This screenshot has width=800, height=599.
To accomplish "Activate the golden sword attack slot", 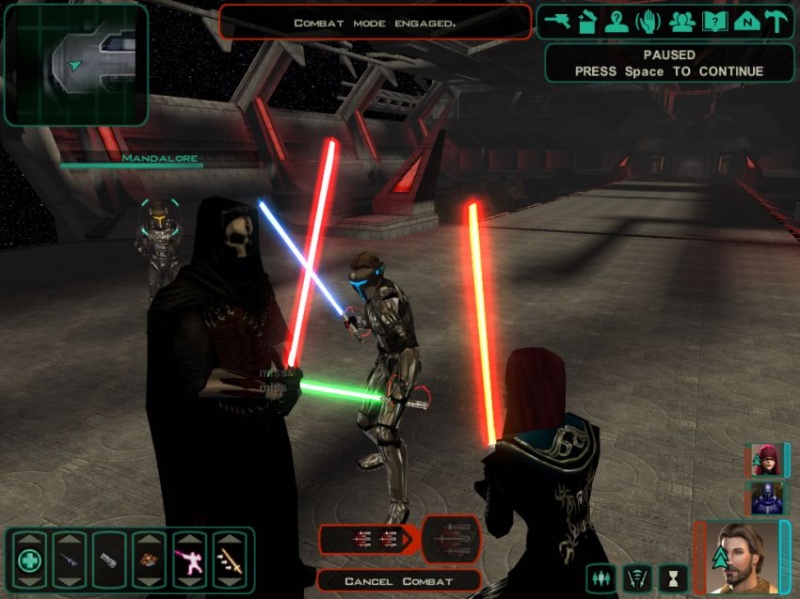I will (229, 559).
